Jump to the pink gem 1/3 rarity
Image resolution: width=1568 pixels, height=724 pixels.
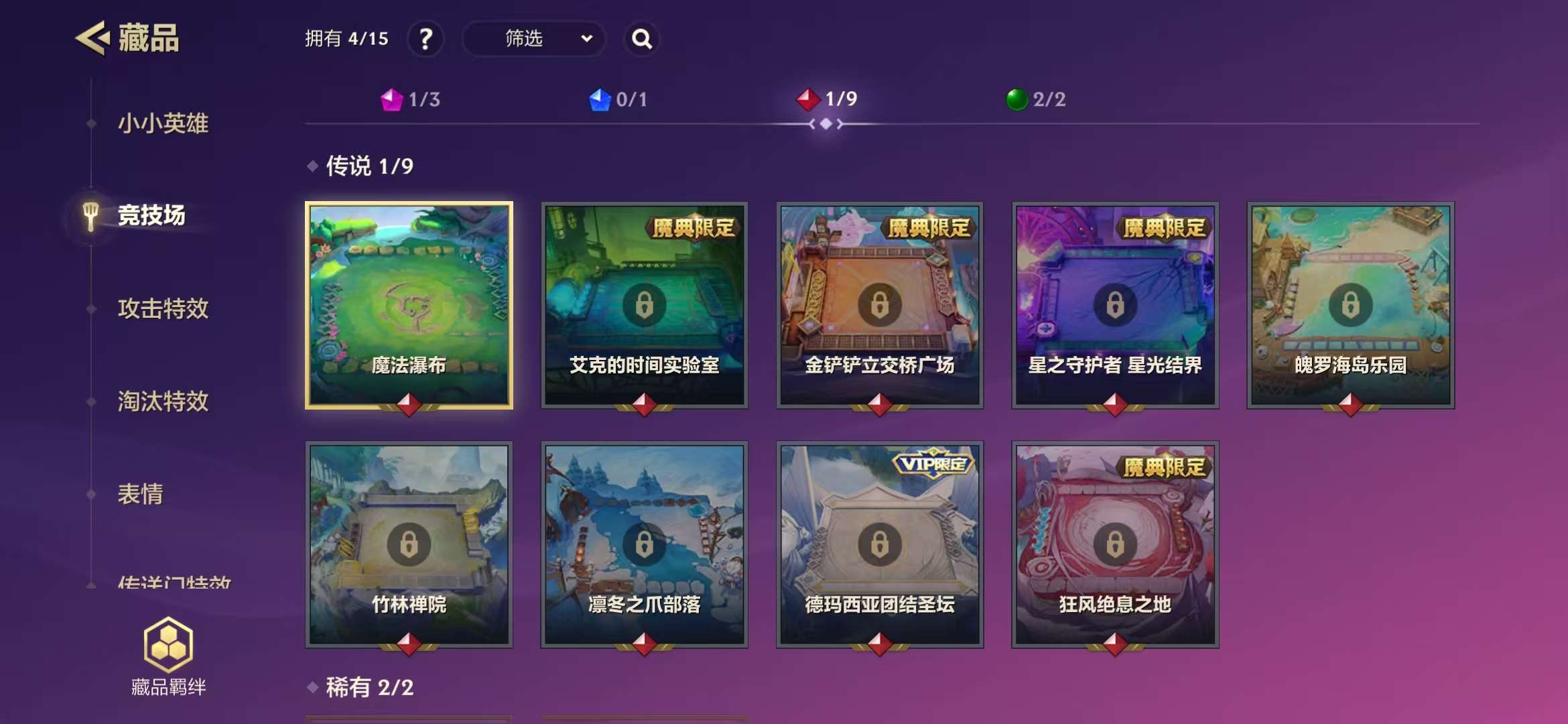(x=411, y=100)
